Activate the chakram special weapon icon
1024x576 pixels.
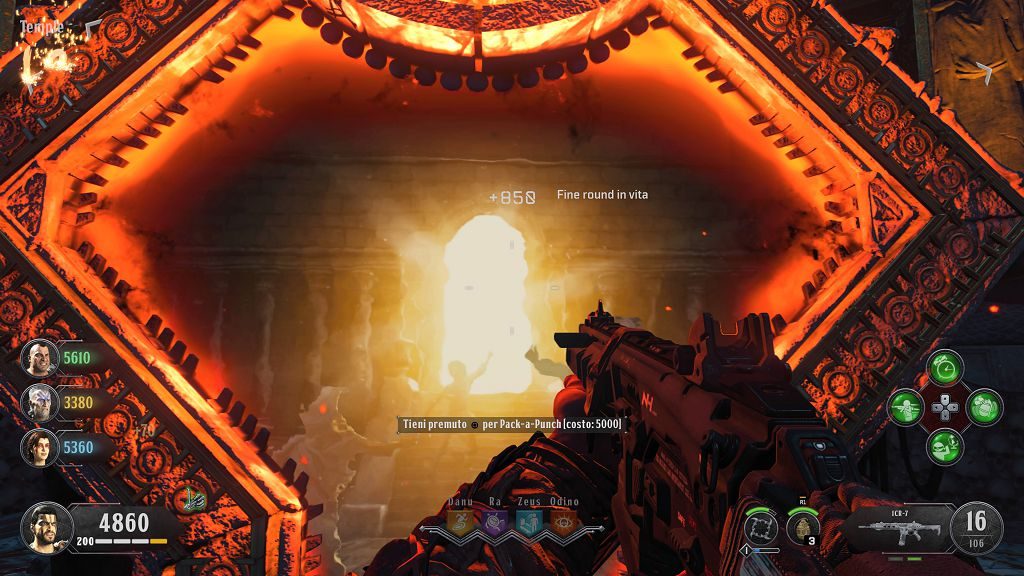coord(761,525)
